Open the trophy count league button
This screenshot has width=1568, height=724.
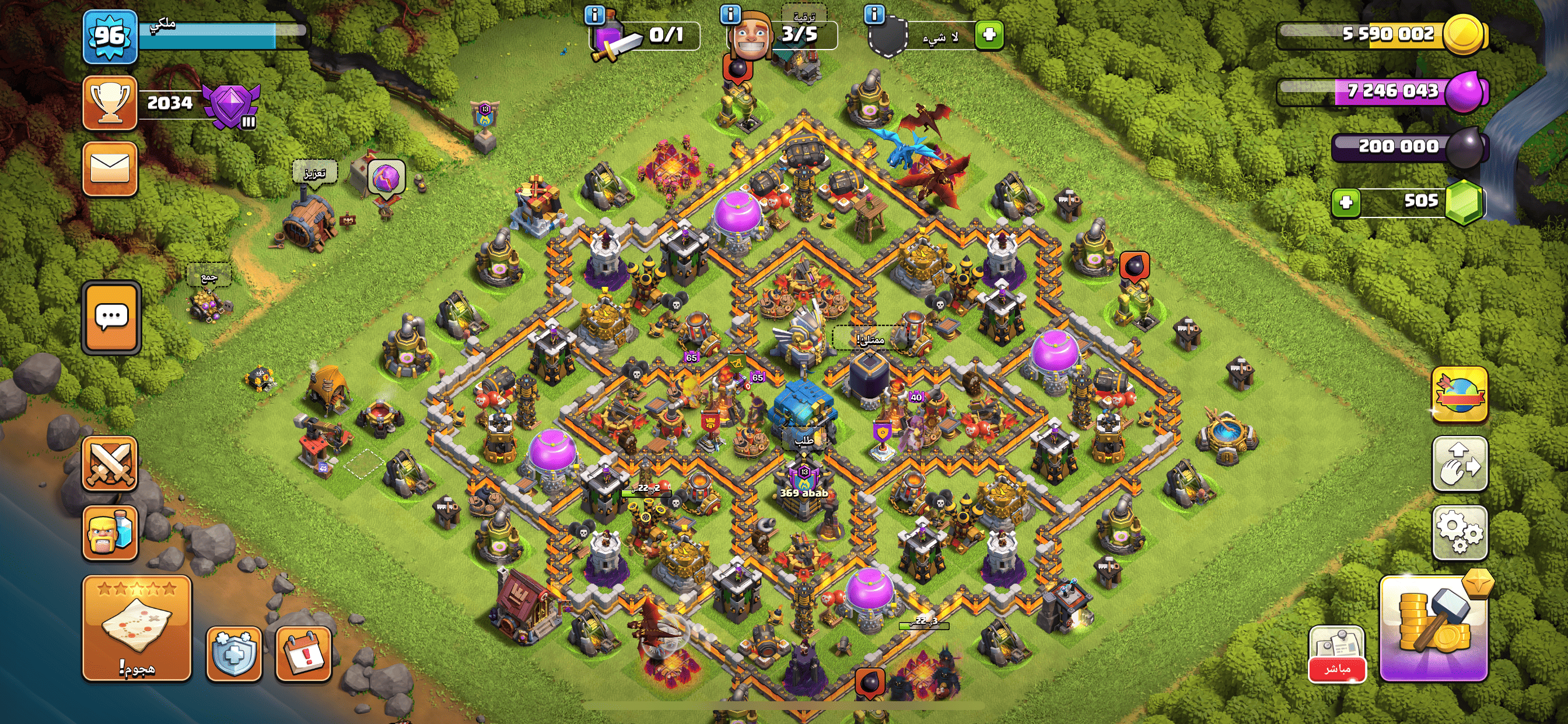click(x=110, y=103)
